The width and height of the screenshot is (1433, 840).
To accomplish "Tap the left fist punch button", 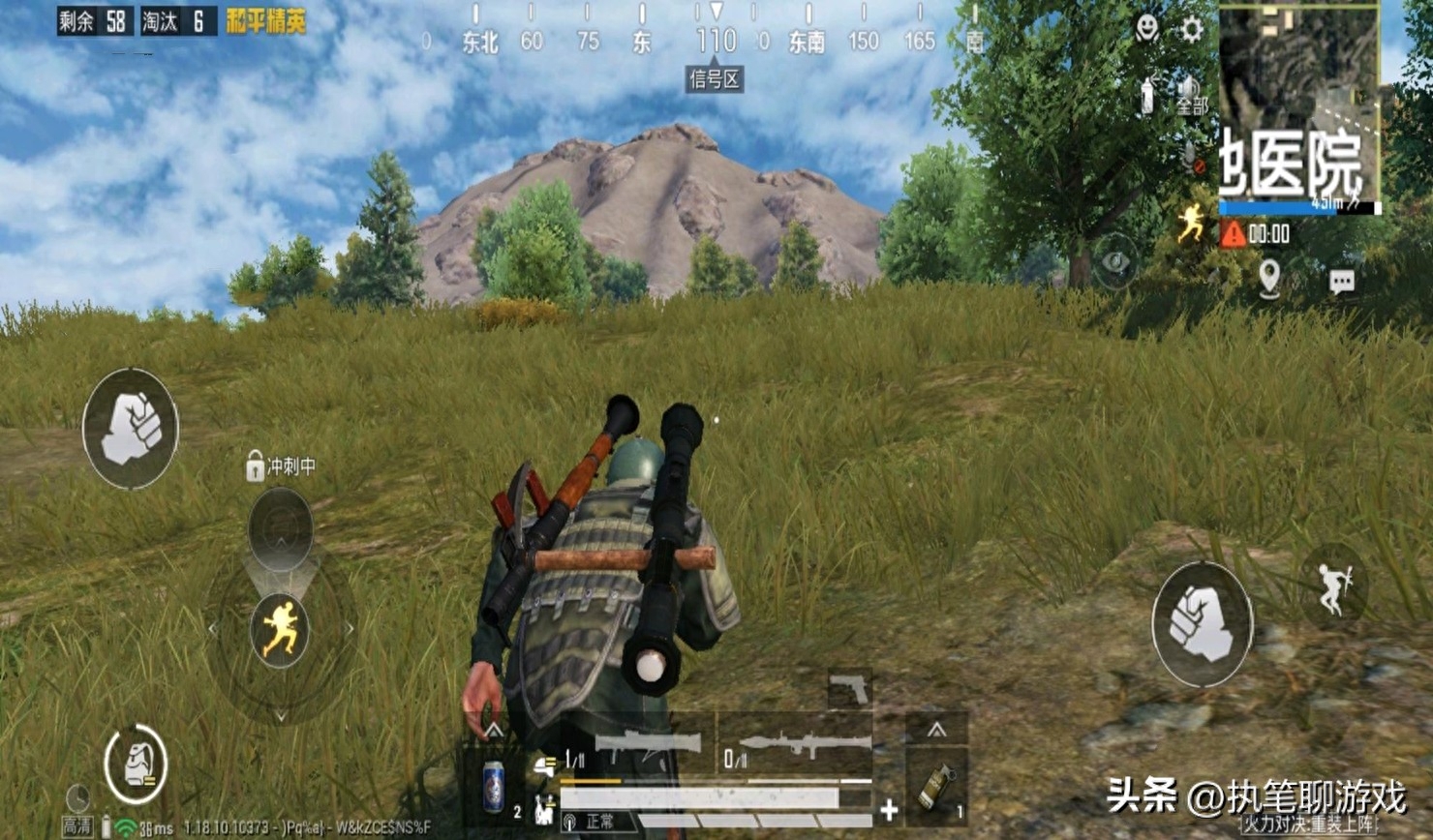I will point(131,428).
